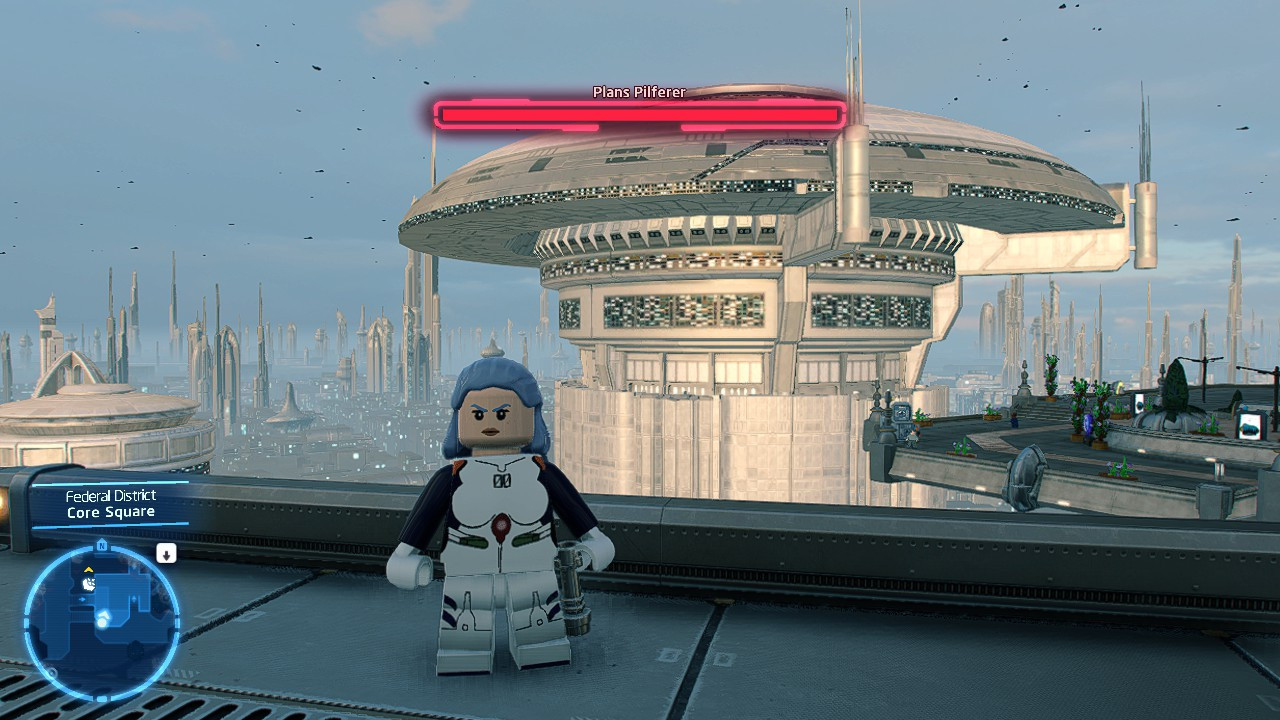The height and width of the screenshot is (720, 1280).
Task: Click the diamond marker right of minimap center
Action: tap(134, 598)
